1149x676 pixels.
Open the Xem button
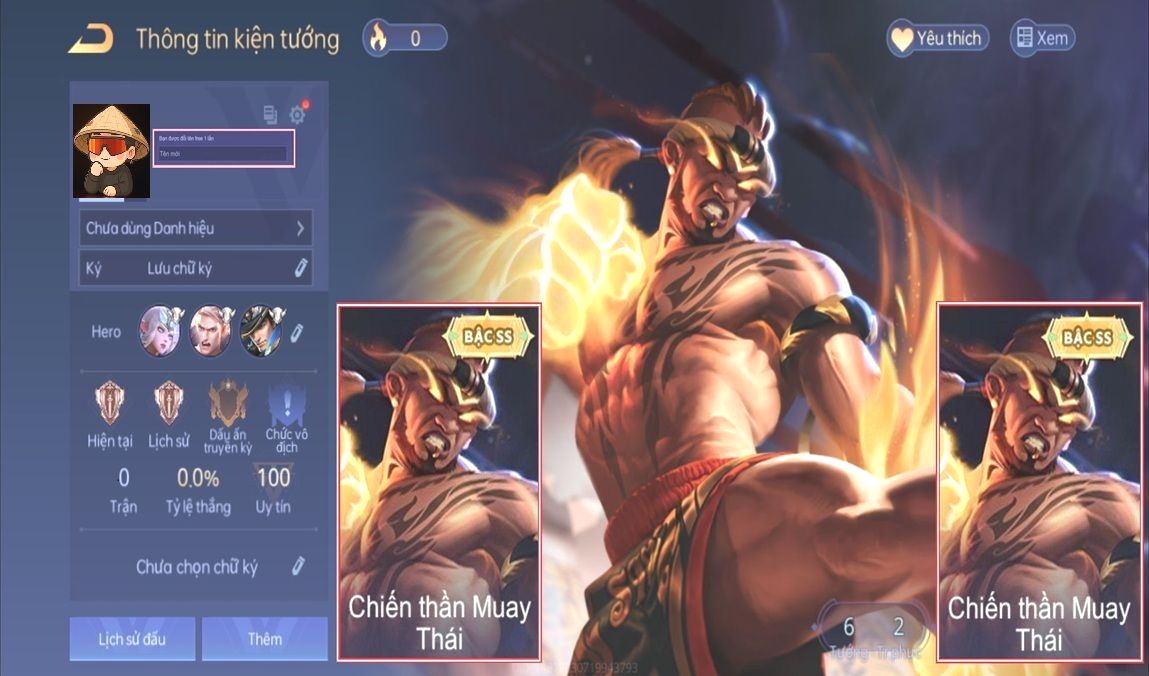1042,39
